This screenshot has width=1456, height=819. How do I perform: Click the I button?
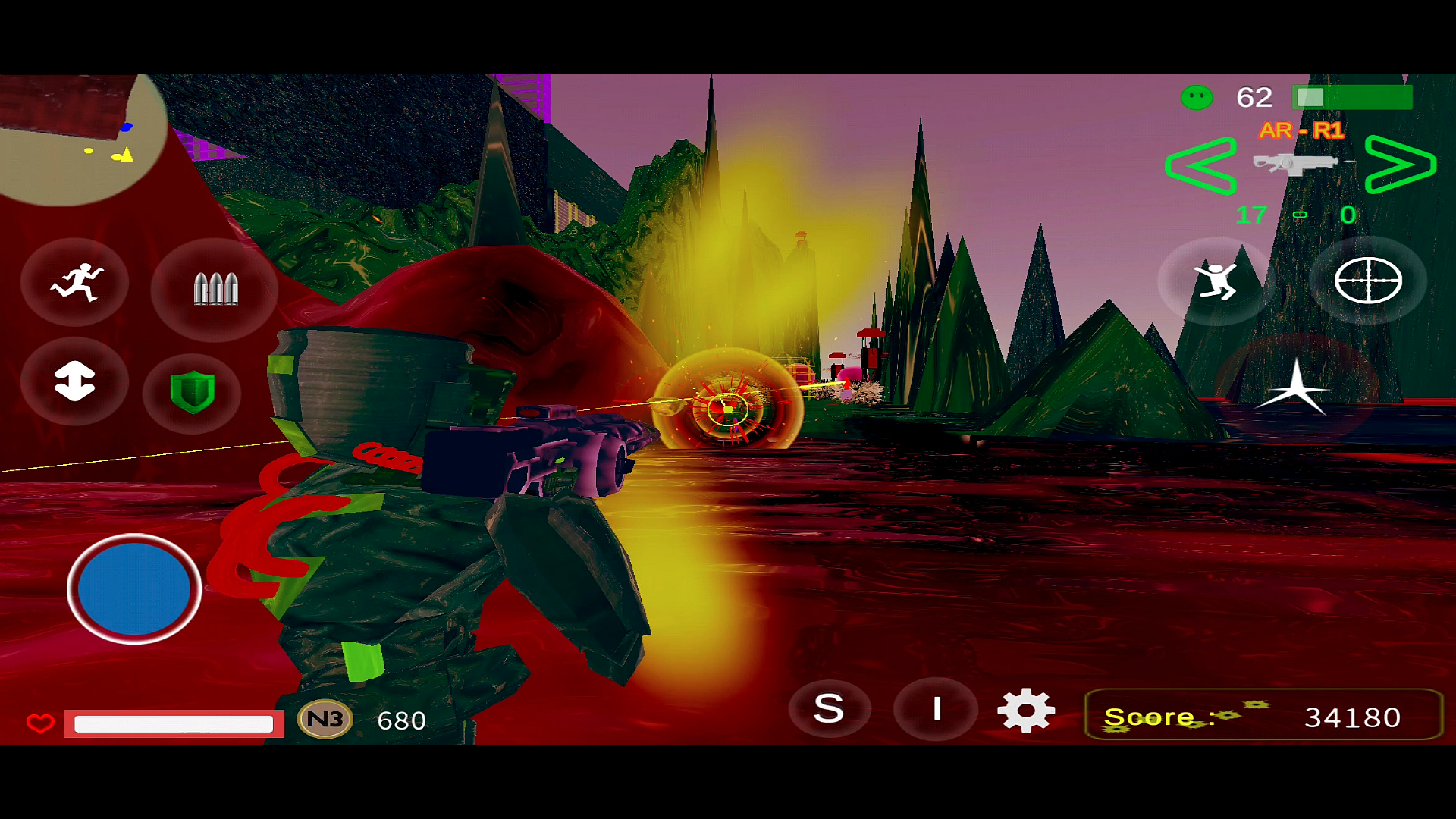click(x=937, y=709)
